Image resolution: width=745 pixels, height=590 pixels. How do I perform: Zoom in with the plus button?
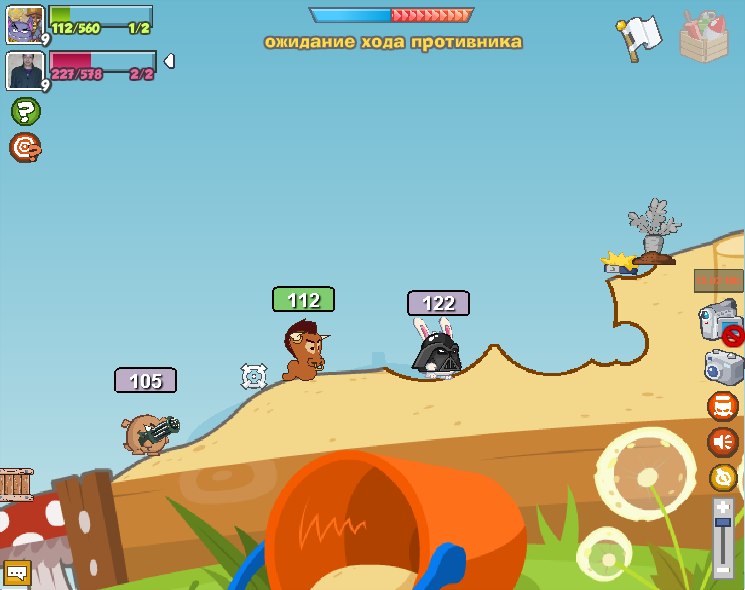tap(723, 508)
